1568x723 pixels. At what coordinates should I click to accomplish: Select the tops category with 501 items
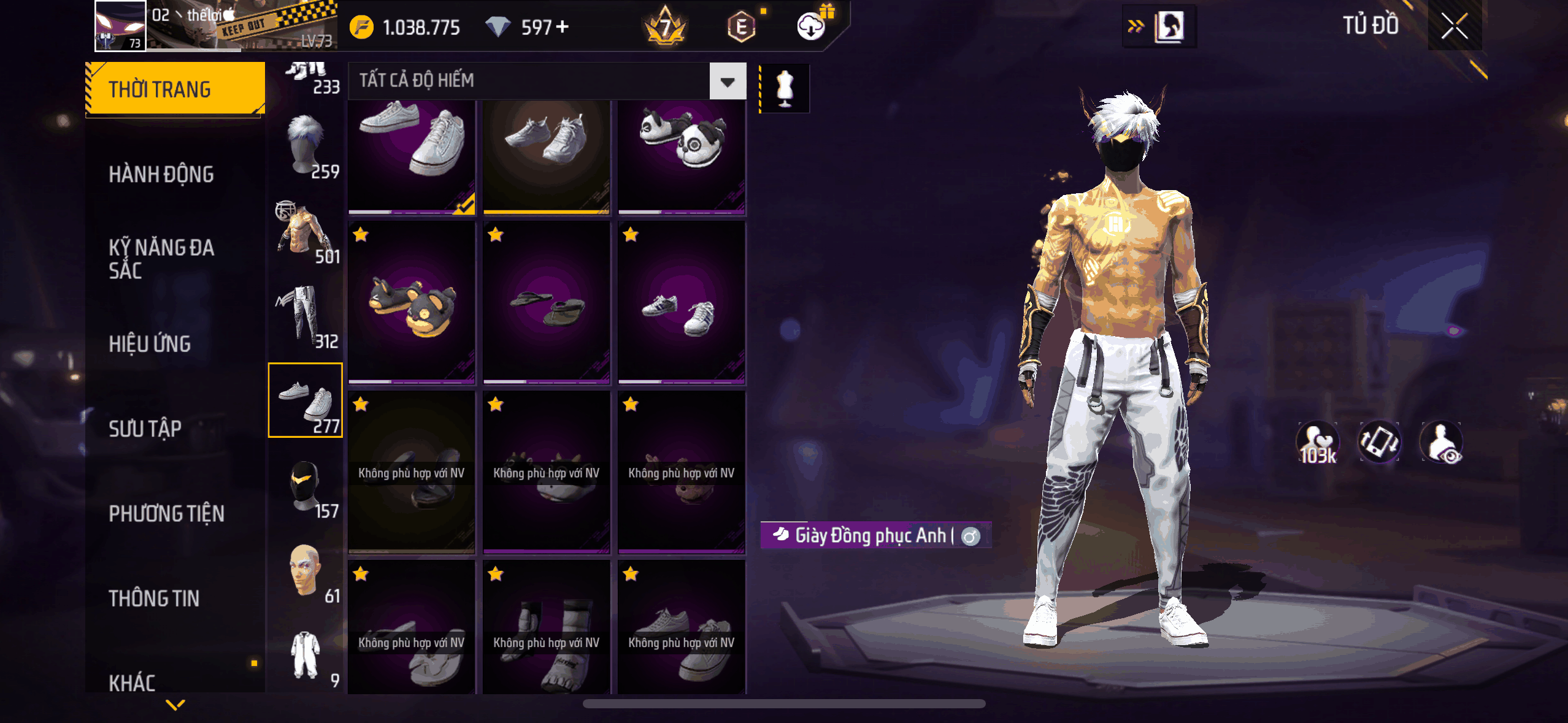[306, 232]
